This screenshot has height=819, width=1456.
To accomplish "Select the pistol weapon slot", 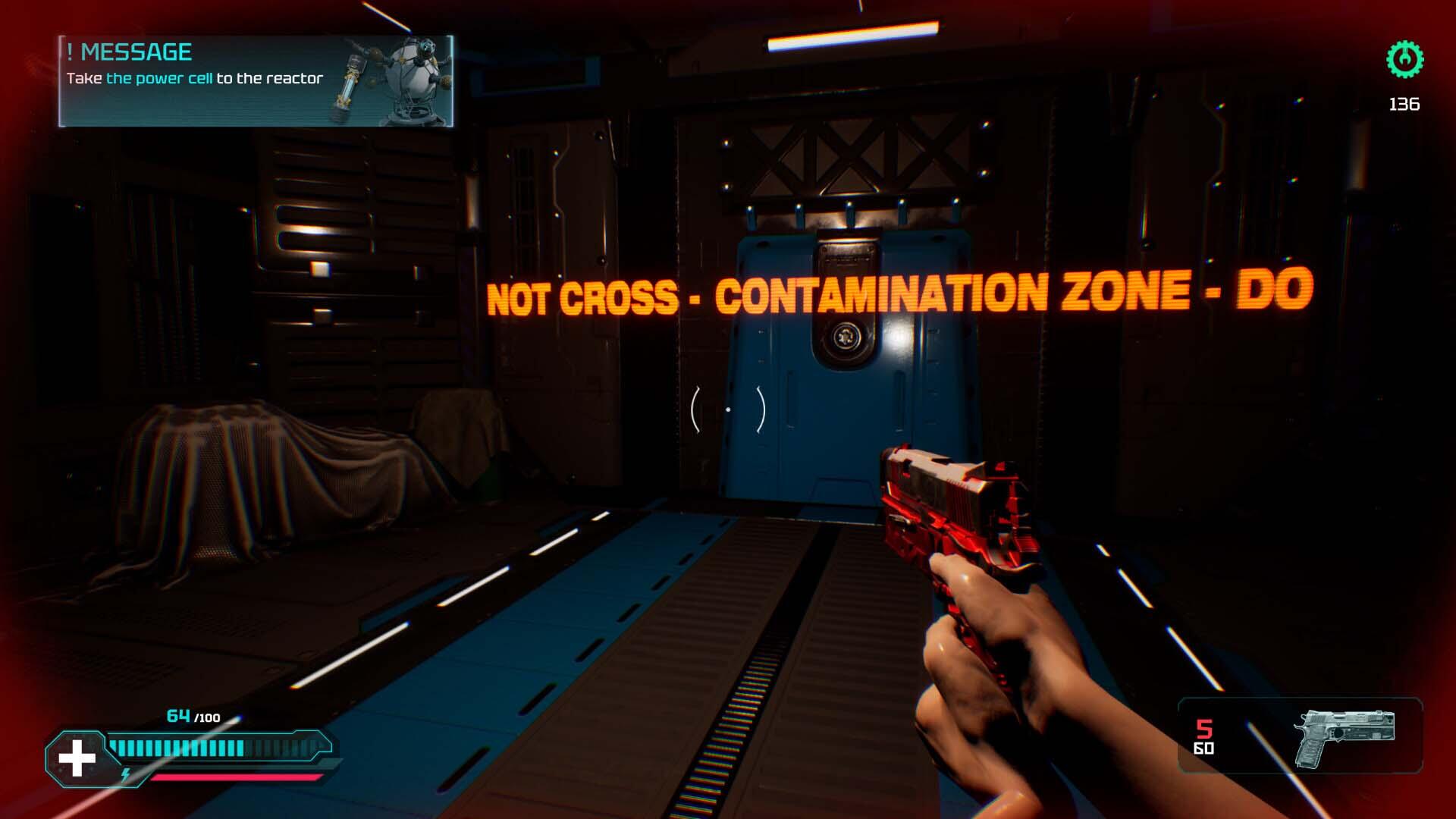I will 1342,736.
